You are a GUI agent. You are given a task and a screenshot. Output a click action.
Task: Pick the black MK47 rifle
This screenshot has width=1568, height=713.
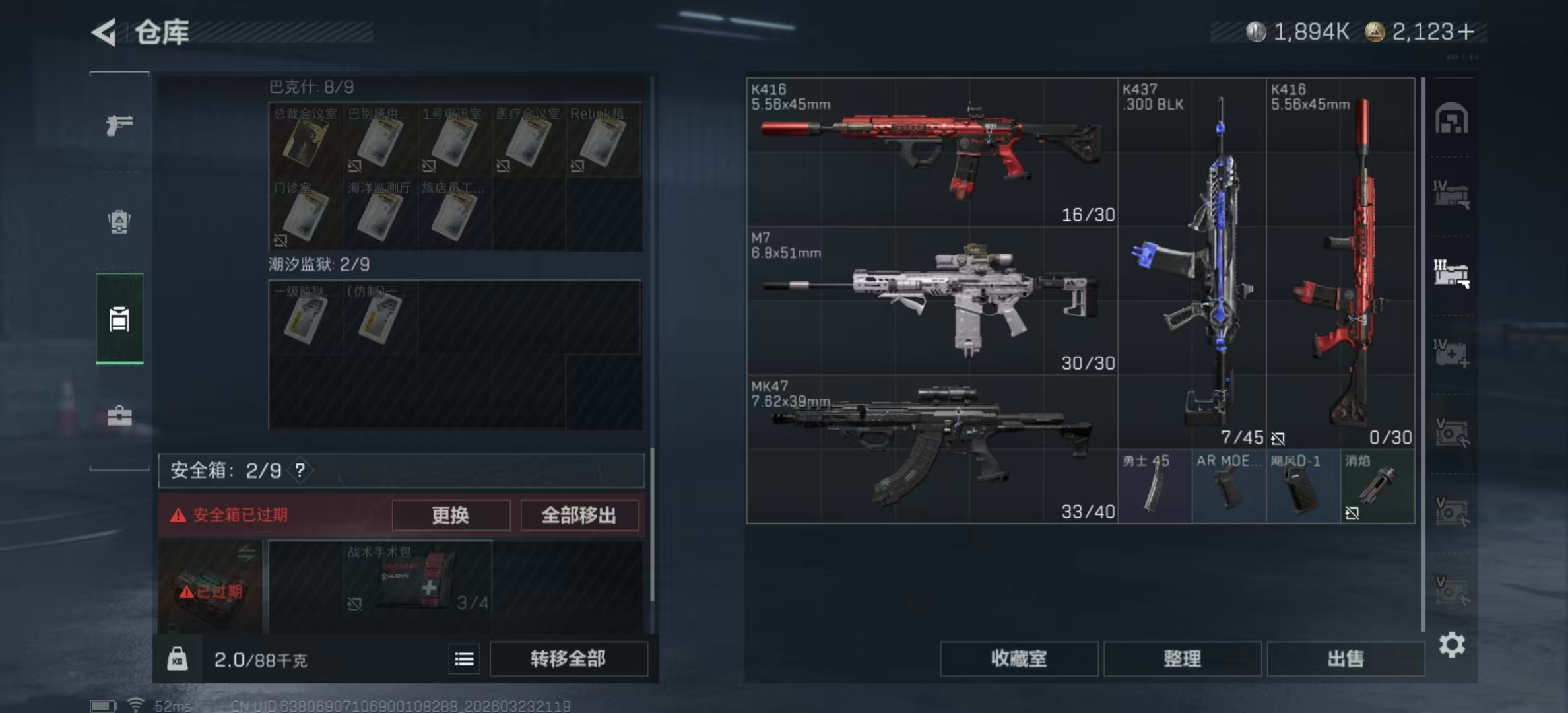tap(931, 449)
